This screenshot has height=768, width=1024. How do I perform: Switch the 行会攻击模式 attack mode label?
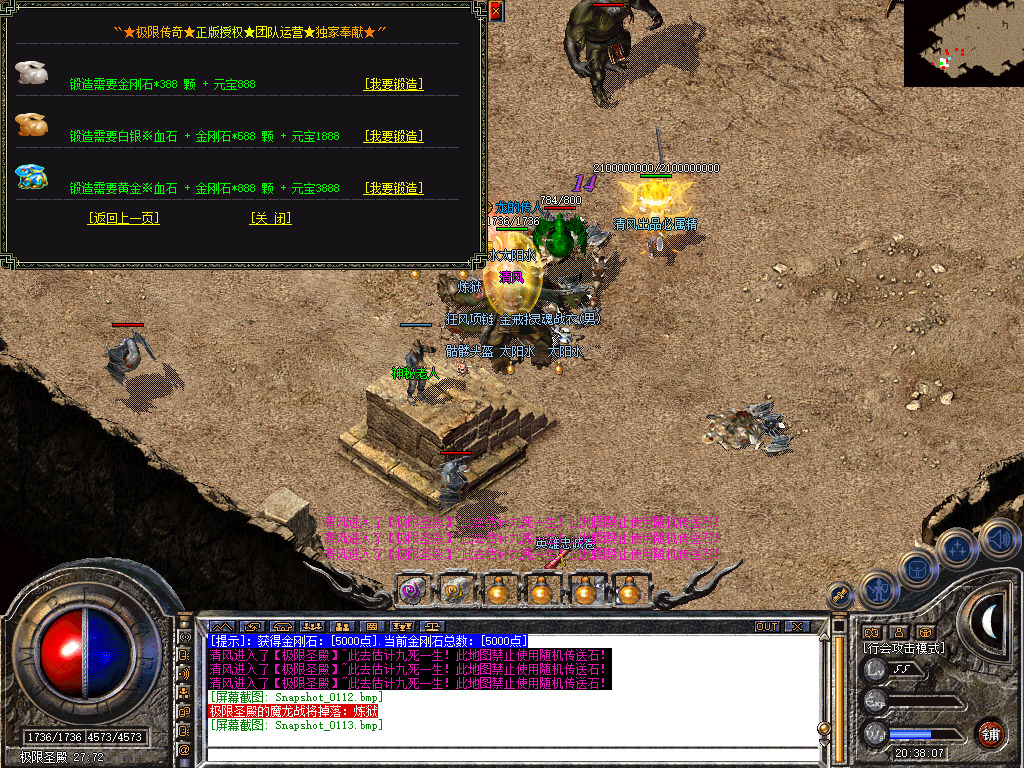[904, 648]
